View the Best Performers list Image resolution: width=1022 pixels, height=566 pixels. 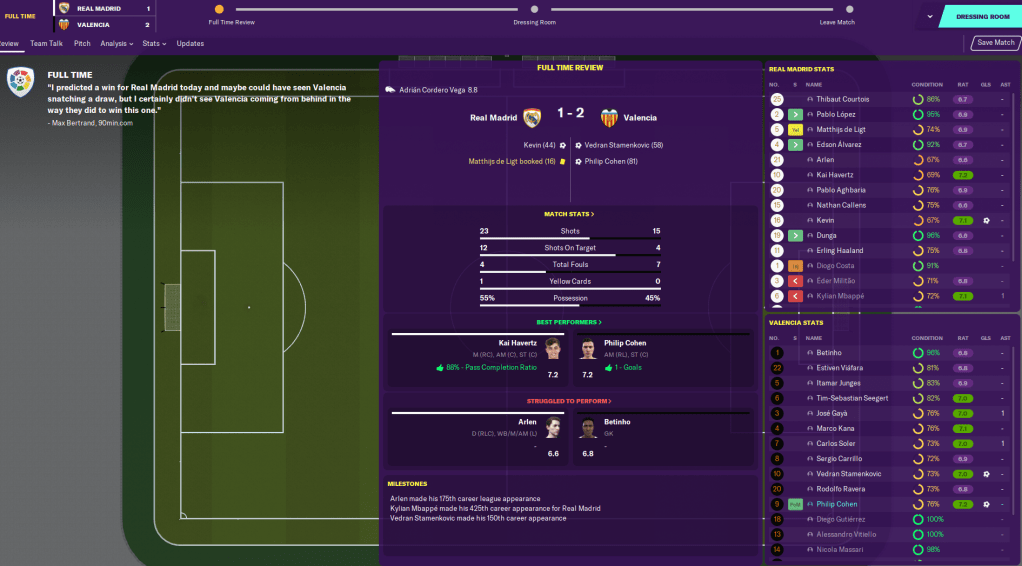tap(569, 322)
